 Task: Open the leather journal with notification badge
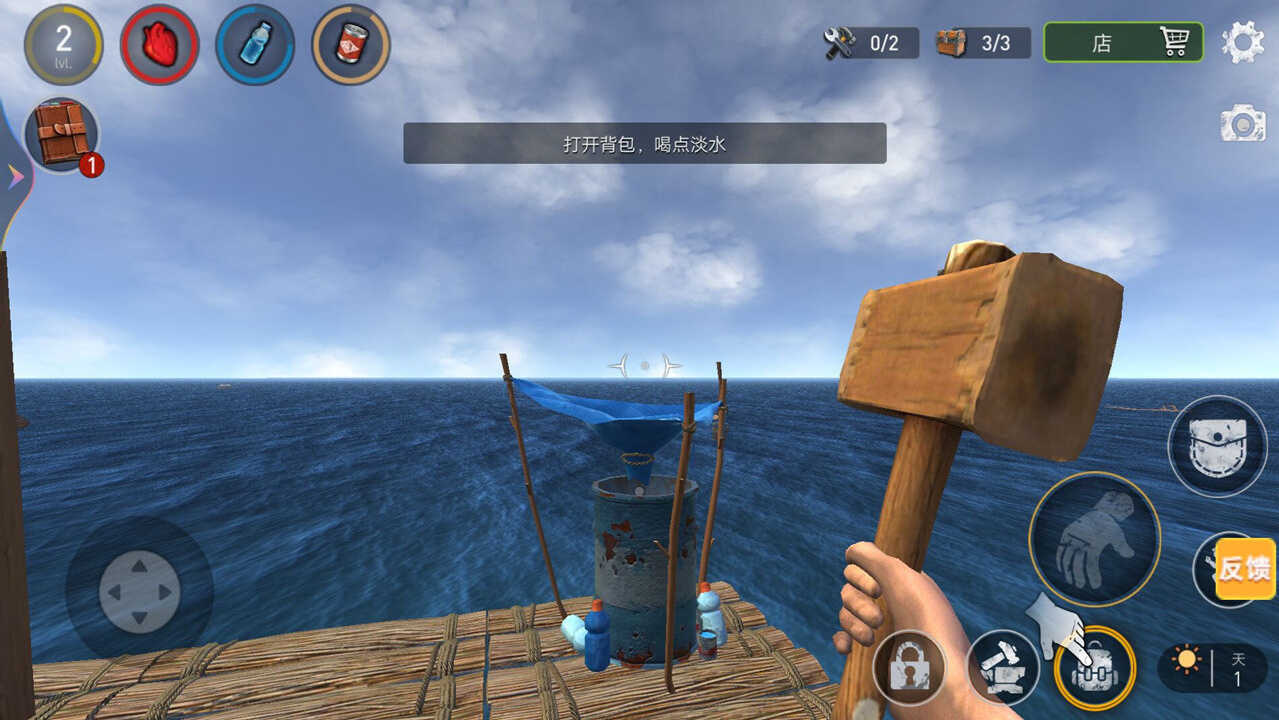(x=61, y=135)
